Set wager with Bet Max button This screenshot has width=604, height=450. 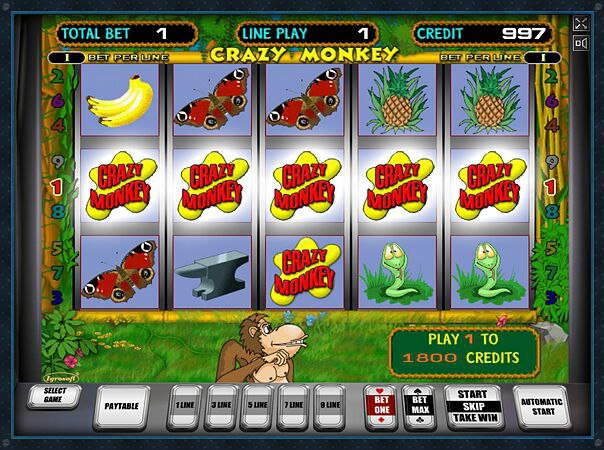419,405
